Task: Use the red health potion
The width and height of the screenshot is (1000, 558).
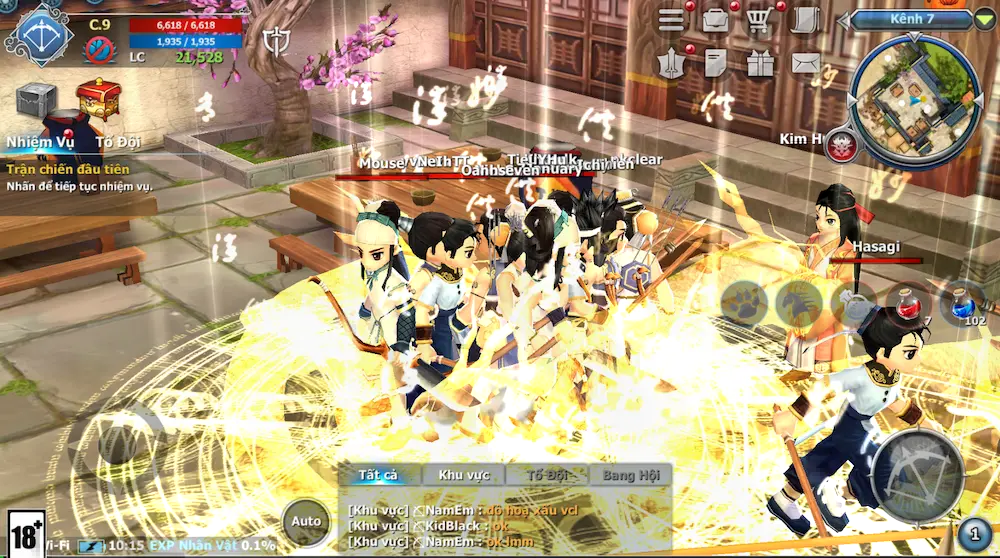Action: pyautogui.click(x=908, y=303)
